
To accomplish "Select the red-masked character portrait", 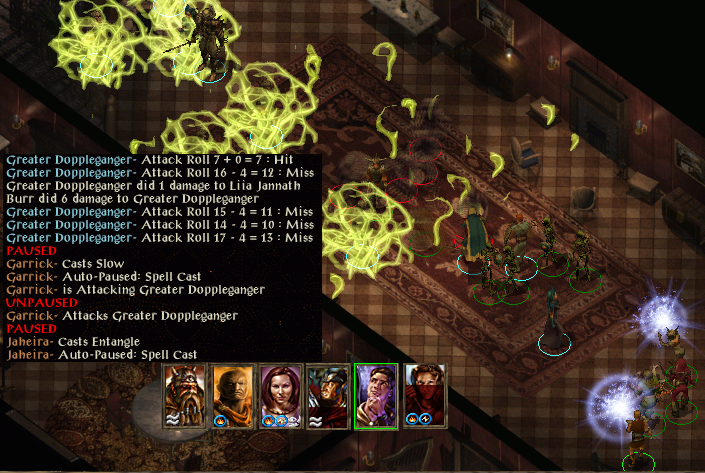I will point(425,394).
